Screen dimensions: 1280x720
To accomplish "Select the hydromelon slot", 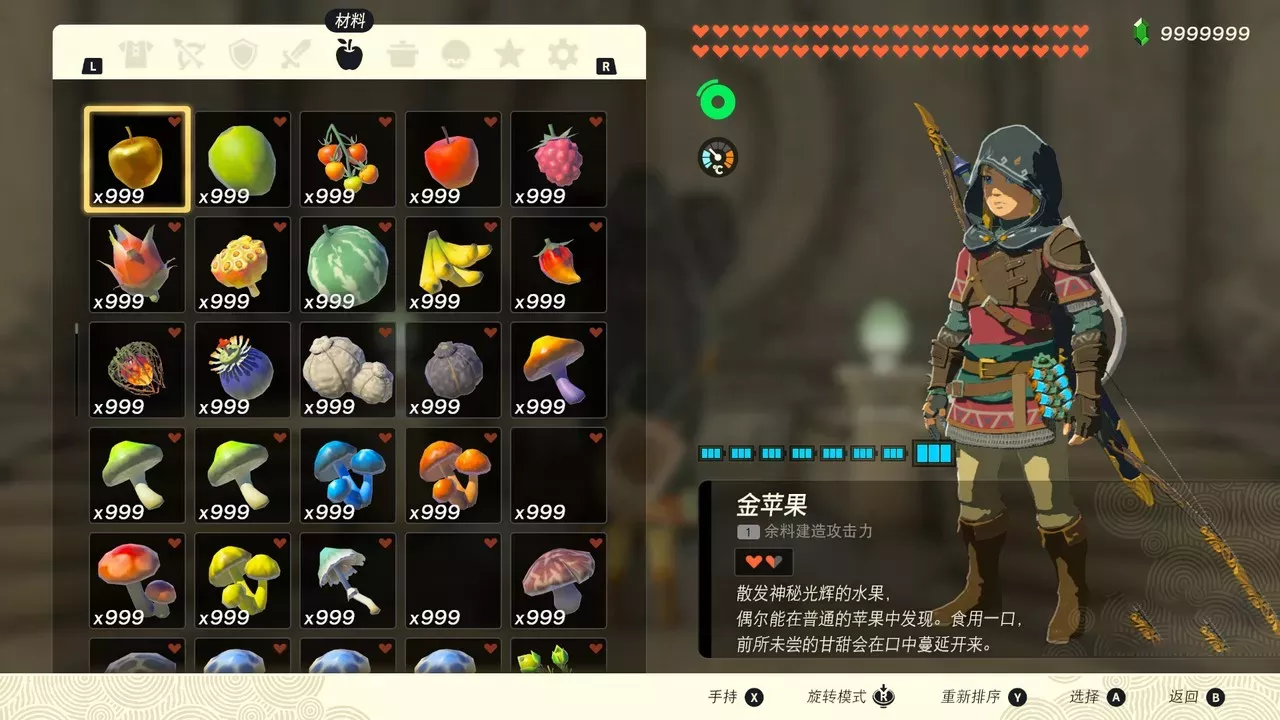I will point(348,264).
